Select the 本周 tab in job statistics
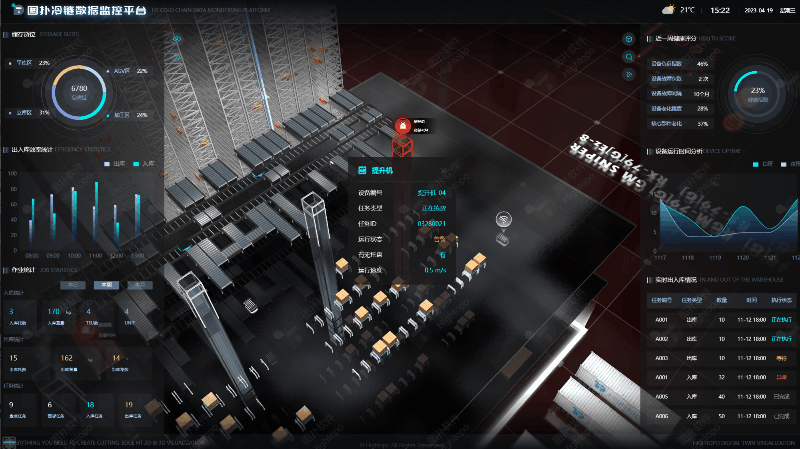 pyautogui.click(x=105, y=285)
